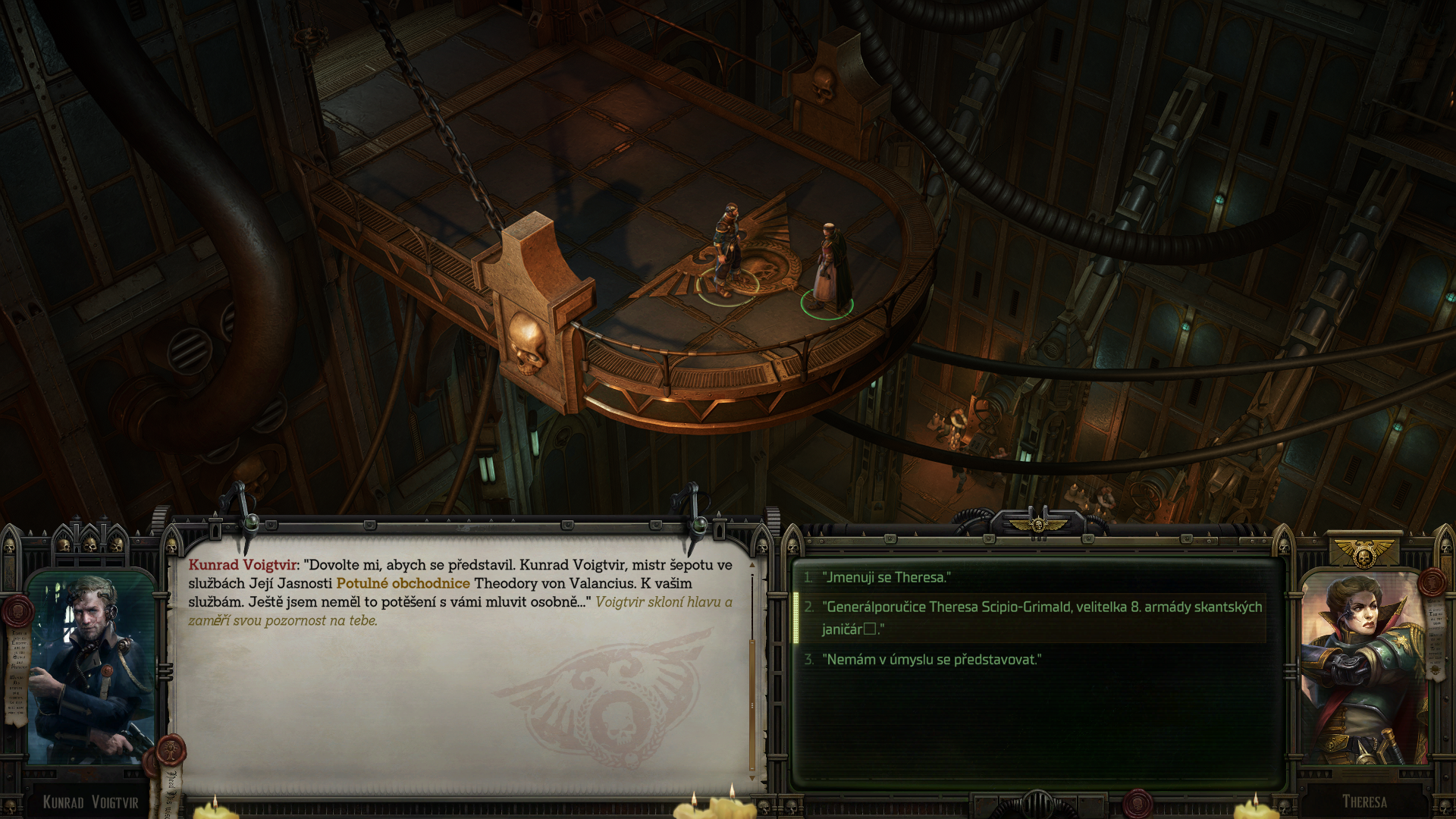Screen dimensions: 1456x819
Task: Click Kunrad Voigtvir's speaker portrait
Action: (x=91, y=669)
